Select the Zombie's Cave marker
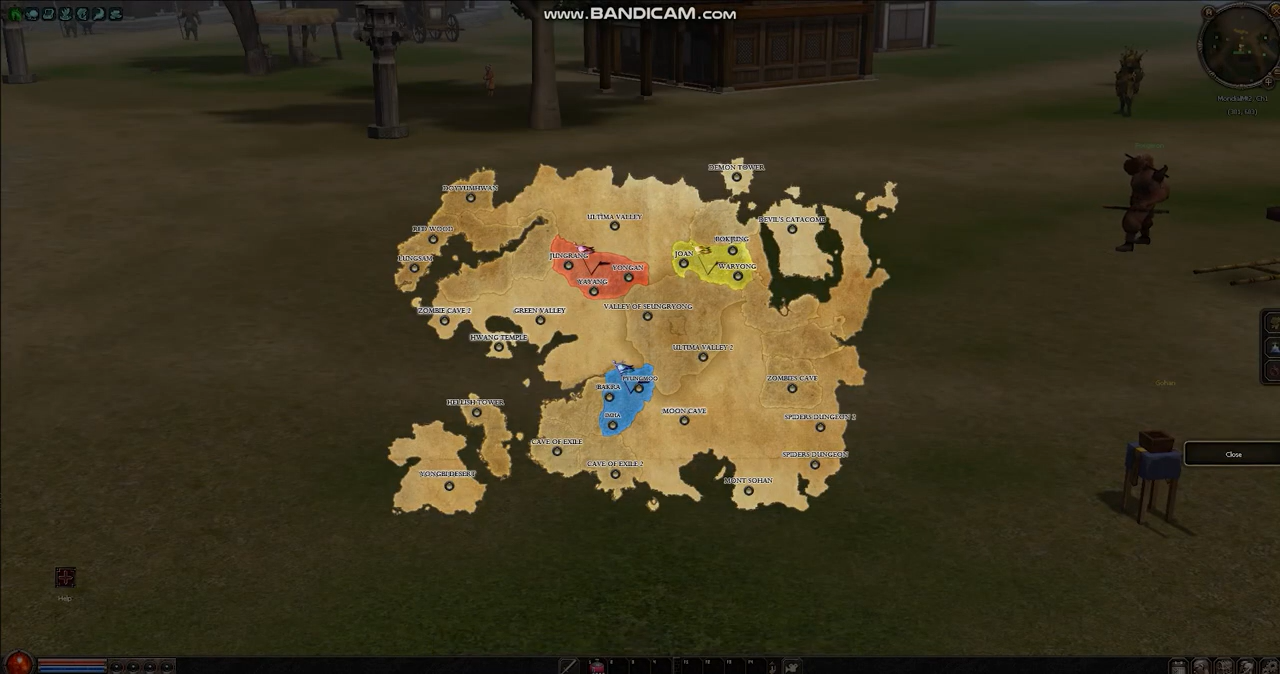The width and height of the screenshot is (1280, 674). [x=792, y=388]
